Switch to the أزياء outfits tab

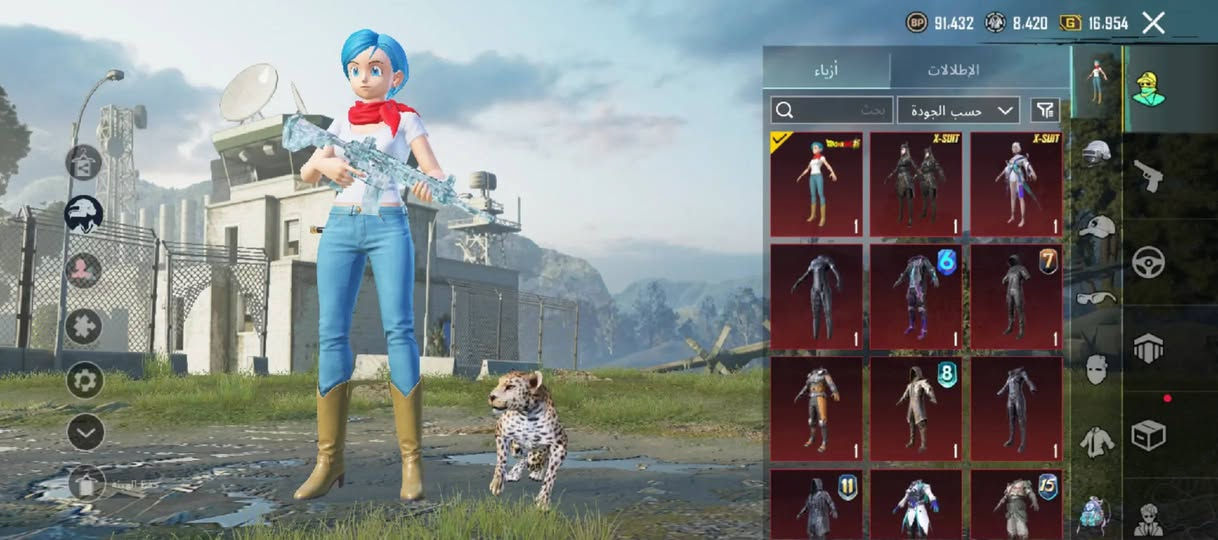pos(826,70)
